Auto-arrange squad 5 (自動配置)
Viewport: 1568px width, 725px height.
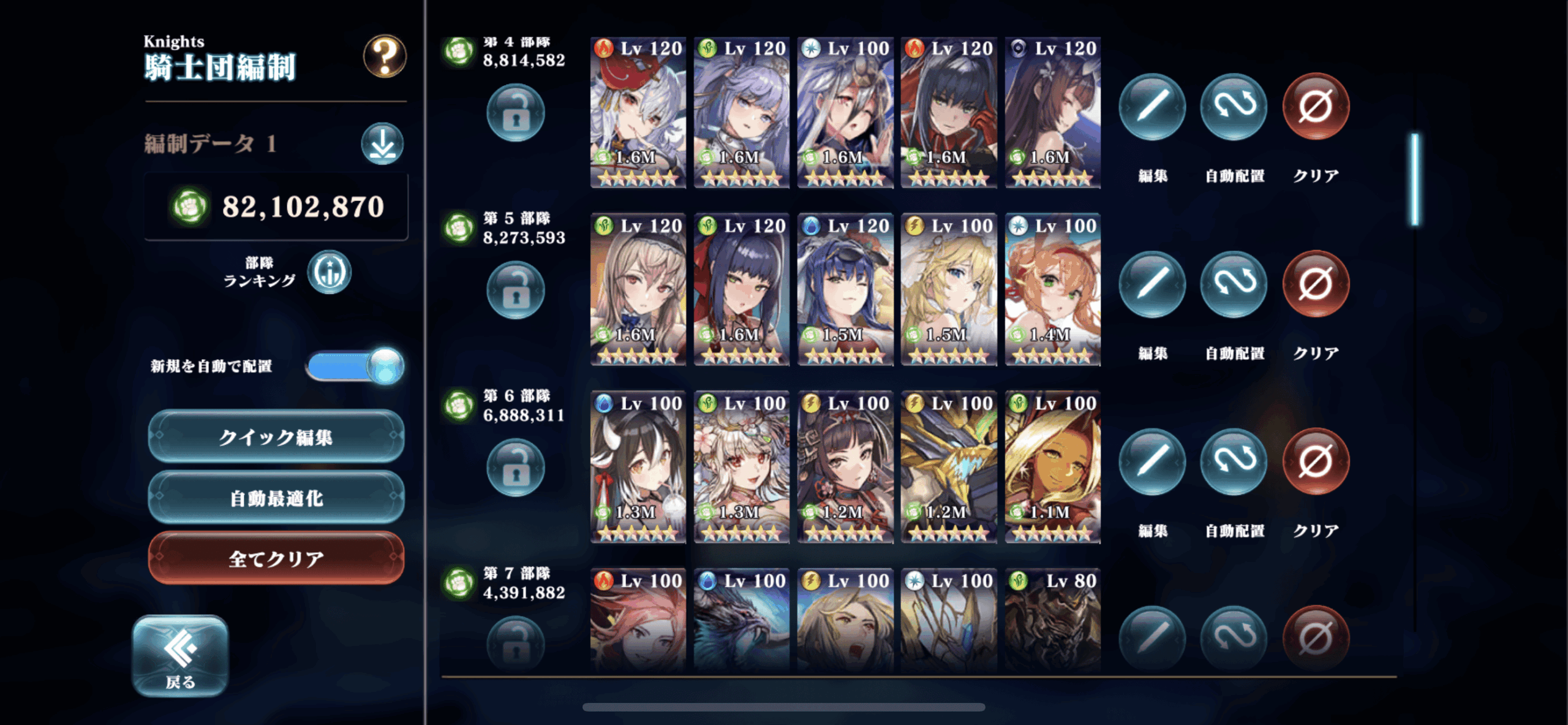pos(1233,284)
